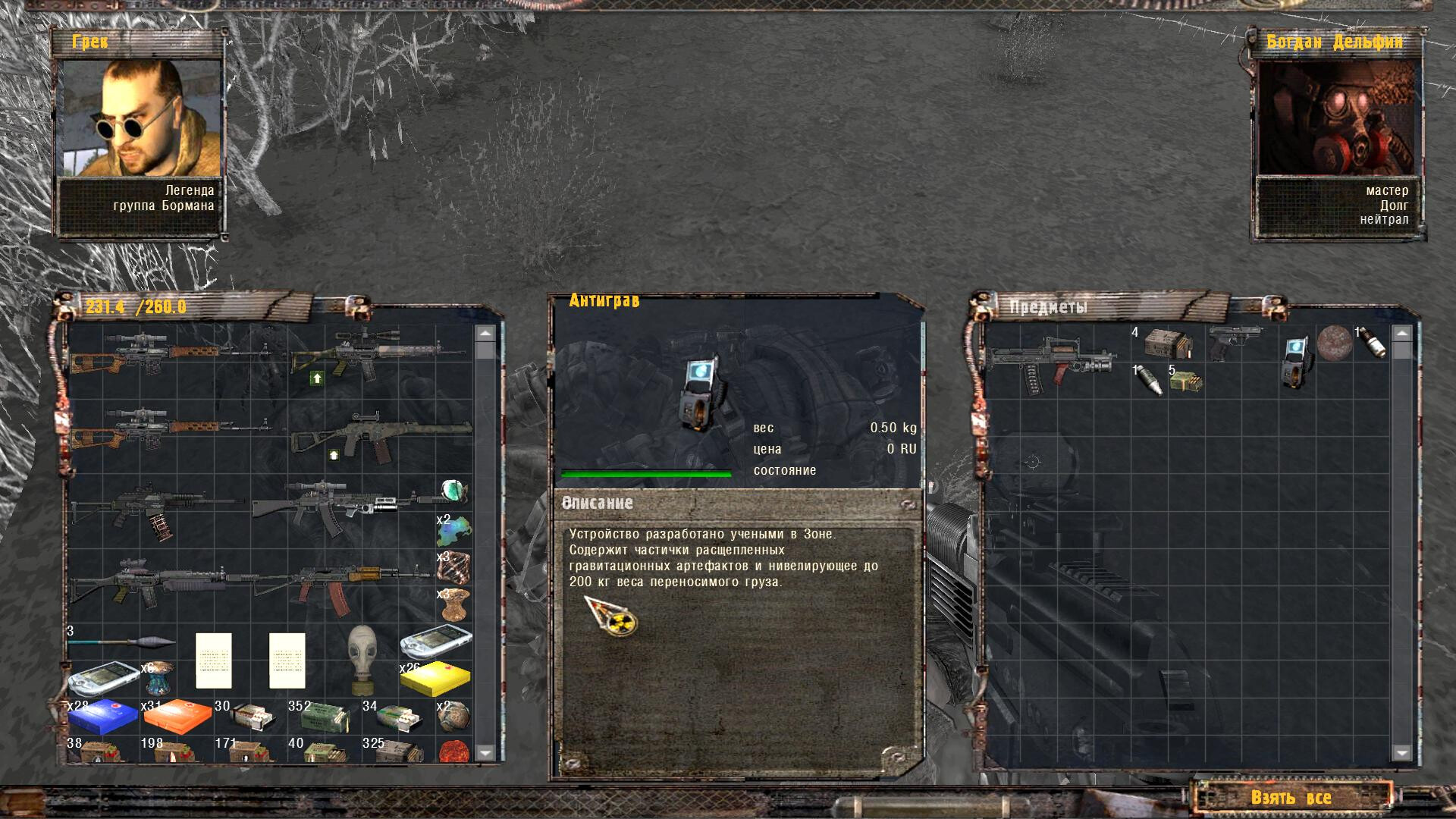Select the rusty round artifact in the loot
This screenshot has width=1456, height=819.
pos(1335,342)
